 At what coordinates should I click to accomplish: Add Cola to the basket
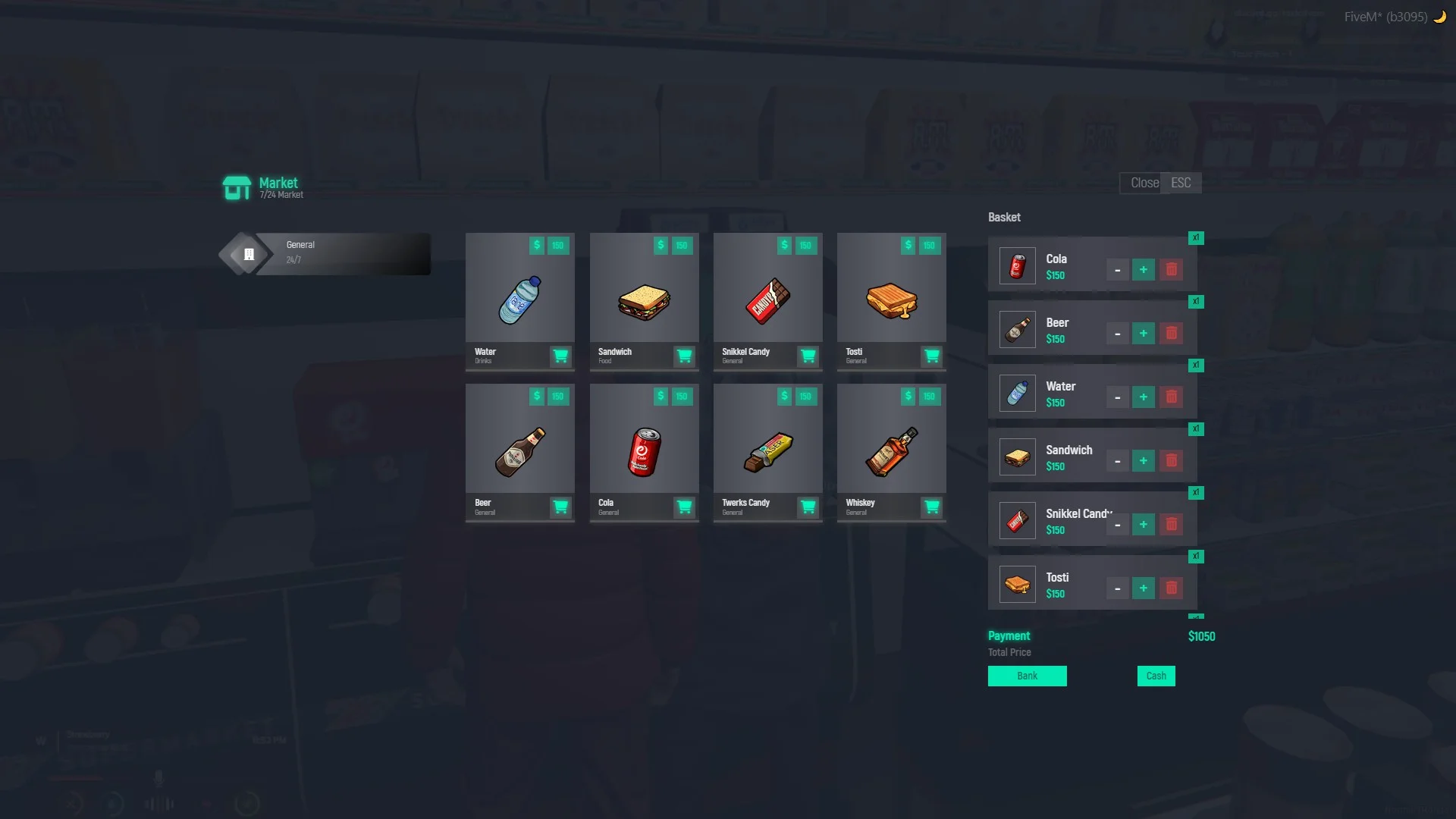coord(684,507)
